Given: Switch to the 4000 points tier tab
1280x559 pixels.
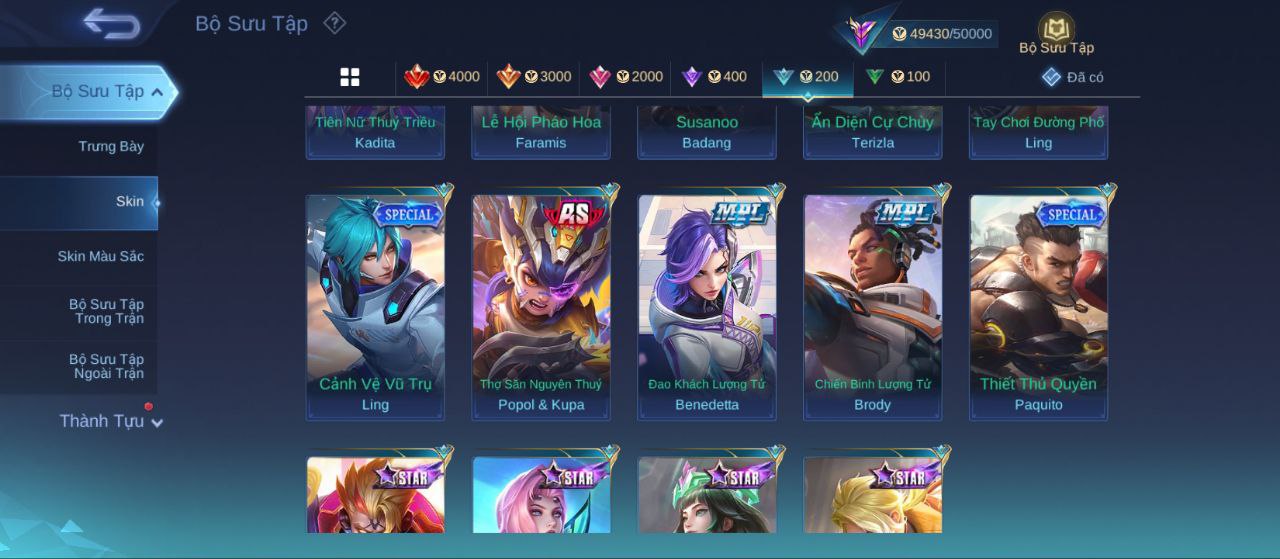Looking at the screenshot, I should 441,77.
